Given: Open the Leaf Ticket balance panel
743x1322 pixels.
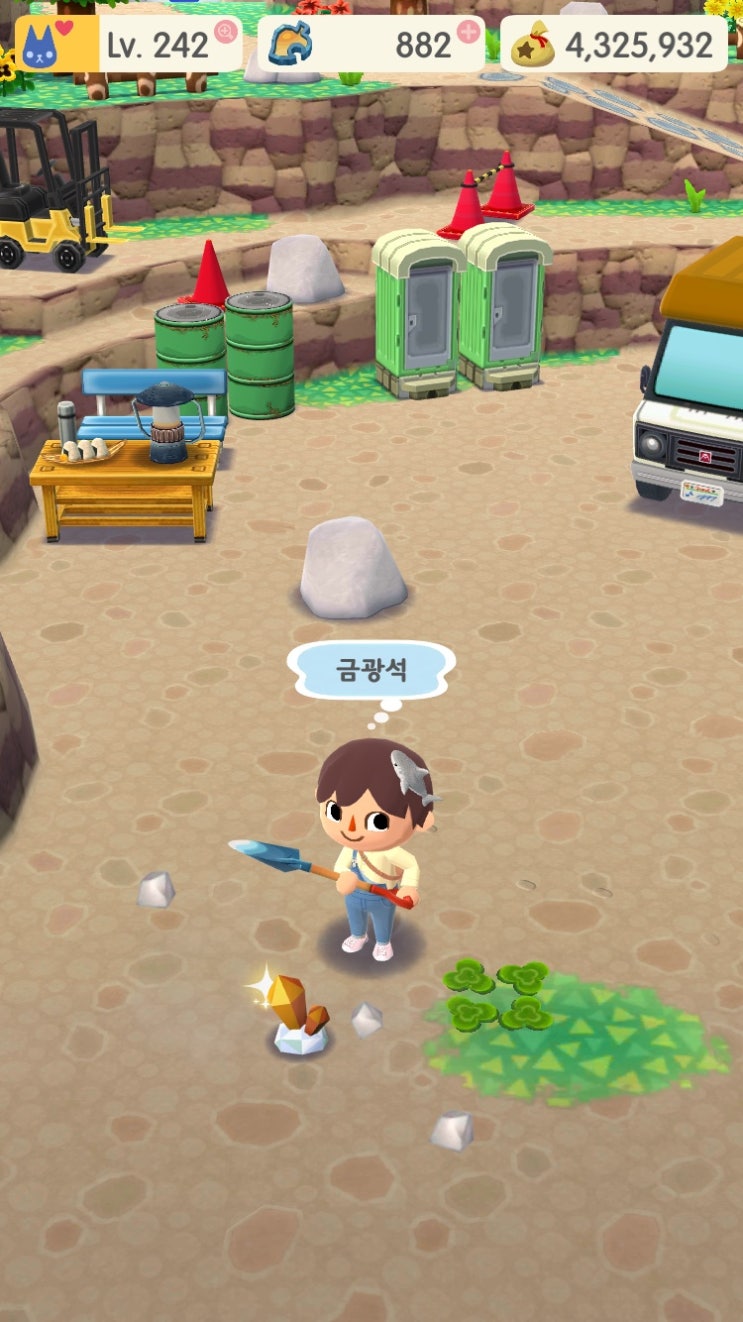Looking at the screenshot, I should pyautogui.click(x=372, y=44).
